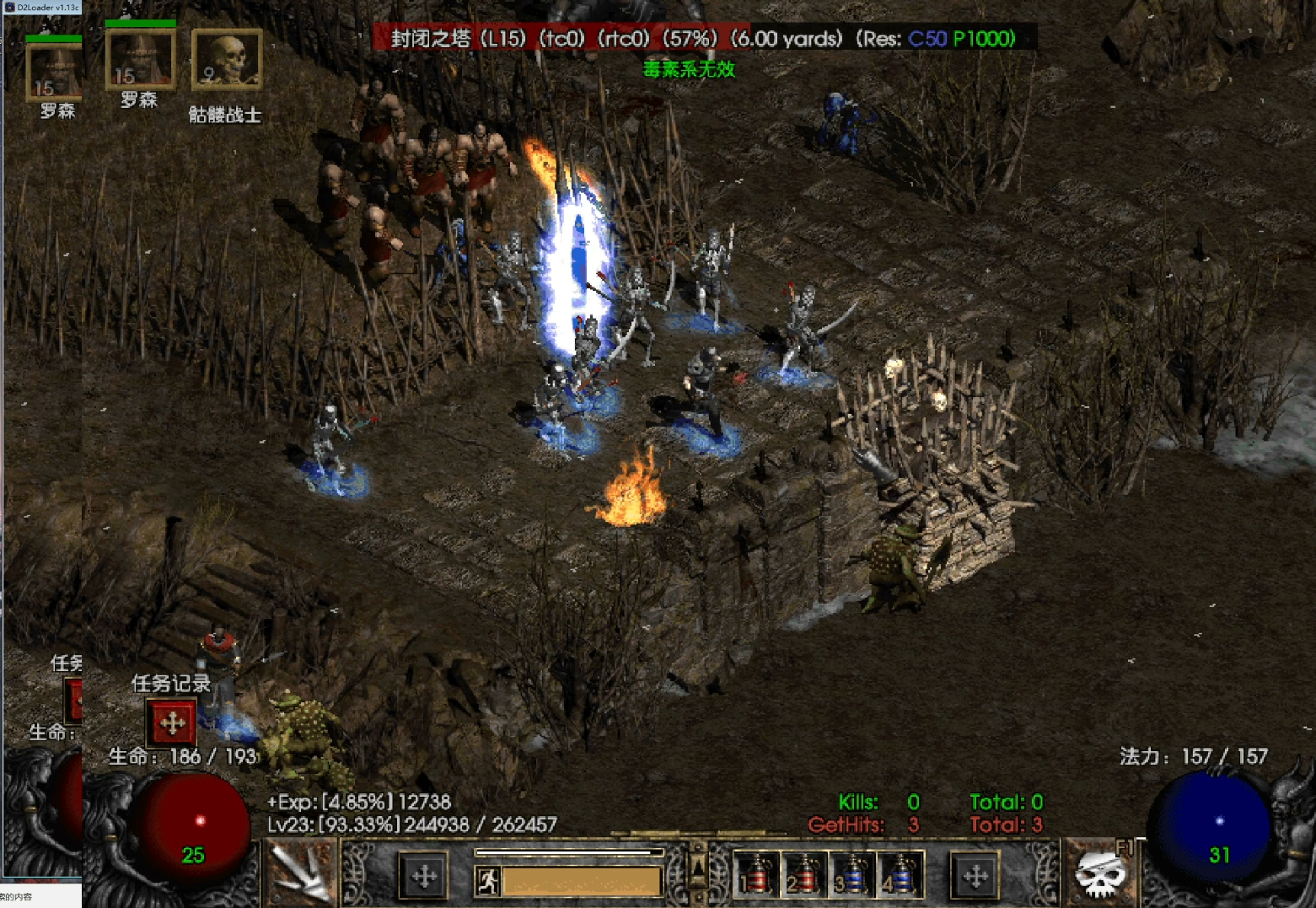This screenshot has width=1316, height=908.
Task: Click the left attack skill icon
Action: [x=301, y=874]
